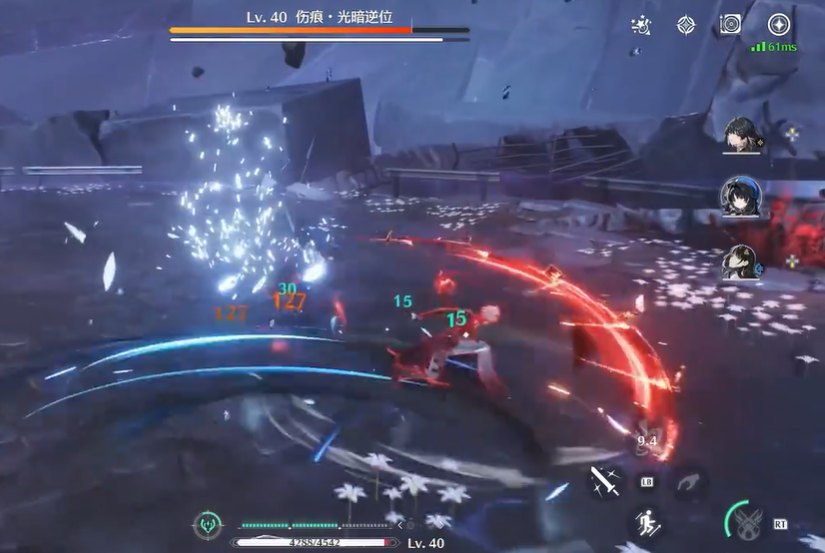Open the party-star events icon
This screenshot has width=825, height=553.
642,25
